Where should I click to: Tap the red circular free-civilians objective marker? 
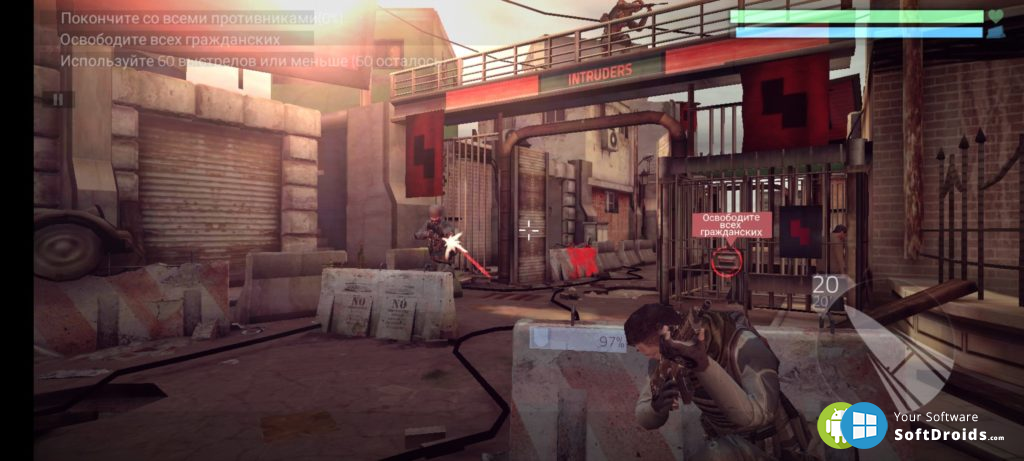(728, 261)
